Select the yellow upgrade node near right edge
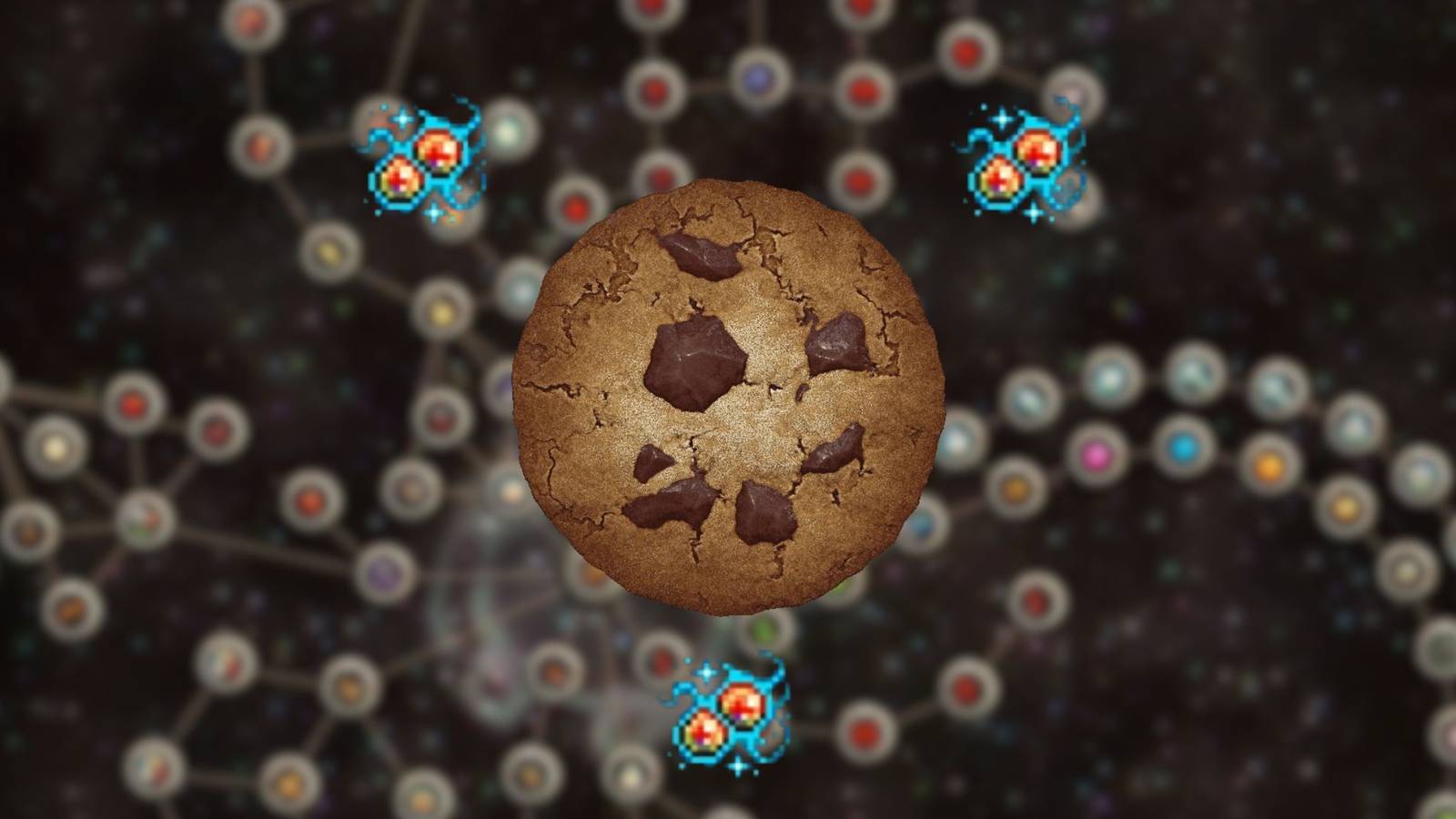Screen dimensions: 1456x819 1344,508
